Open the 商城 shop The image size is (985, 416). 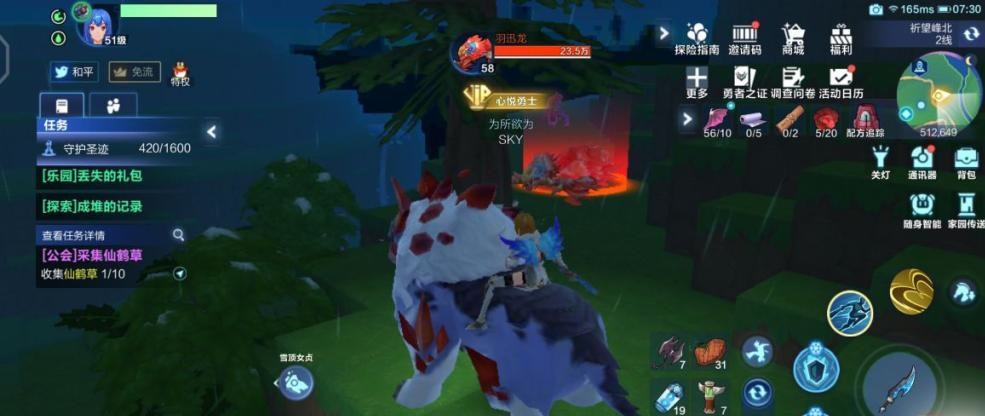click(x=793, y=36)
